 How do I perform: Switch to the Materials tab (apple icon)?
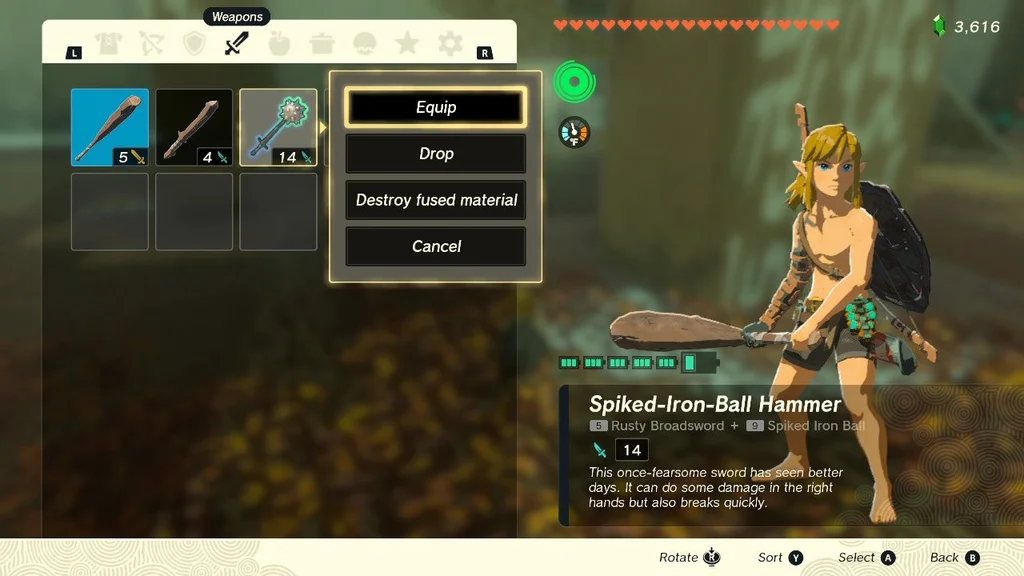tap(280, 44)
